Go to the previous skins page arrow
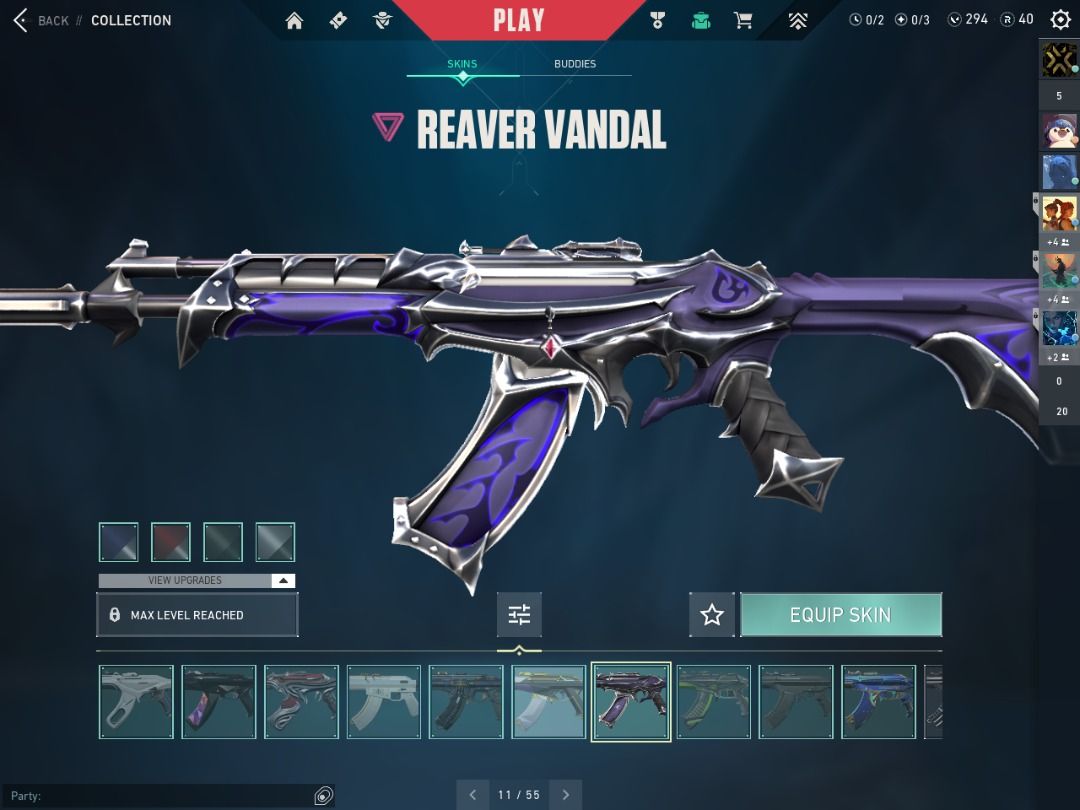This screenshot has width=1080, height=810. 473,795
